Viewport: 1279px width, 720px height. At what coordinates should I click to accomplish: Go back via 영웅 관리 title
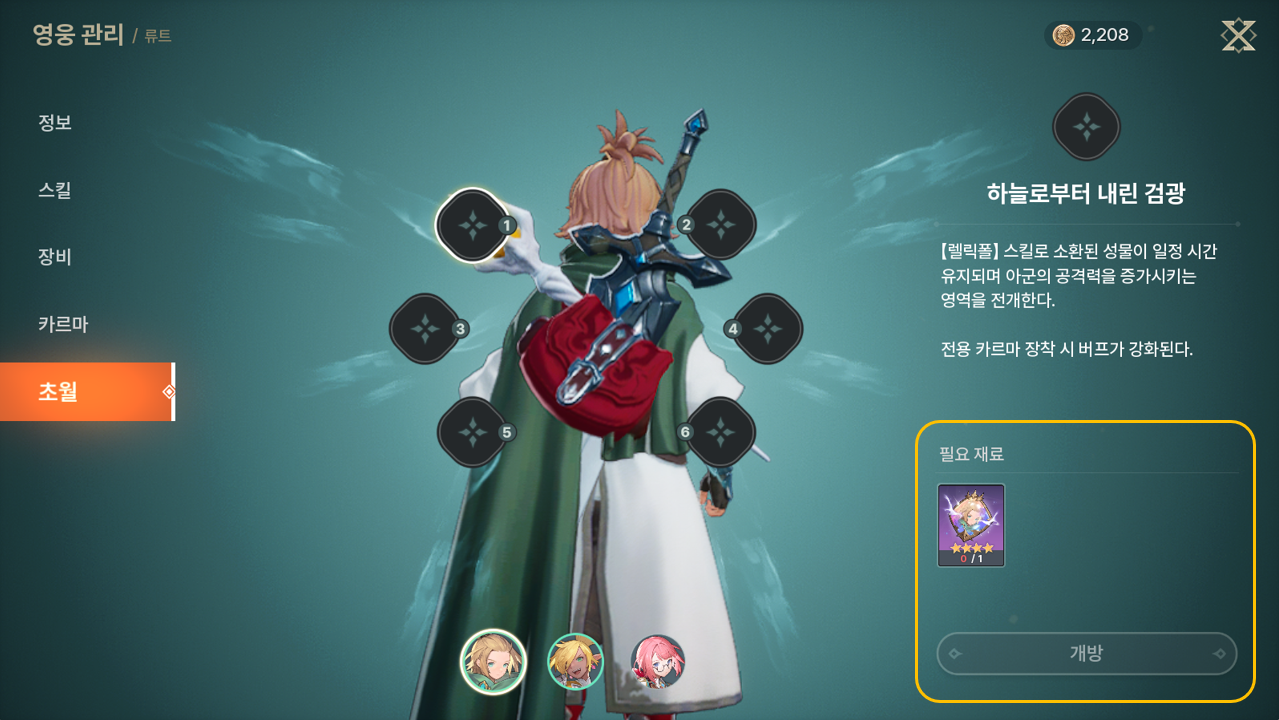click(78, 36)
